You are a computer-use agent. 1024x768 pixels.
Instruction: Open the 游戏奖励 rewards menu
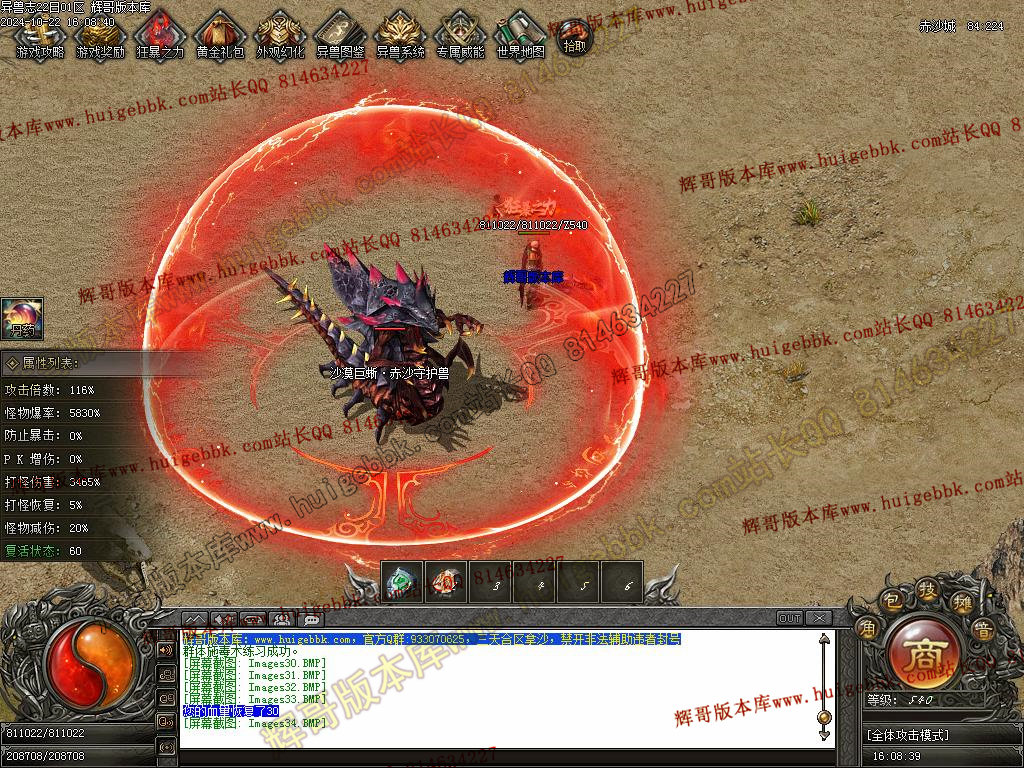(100, 35)
